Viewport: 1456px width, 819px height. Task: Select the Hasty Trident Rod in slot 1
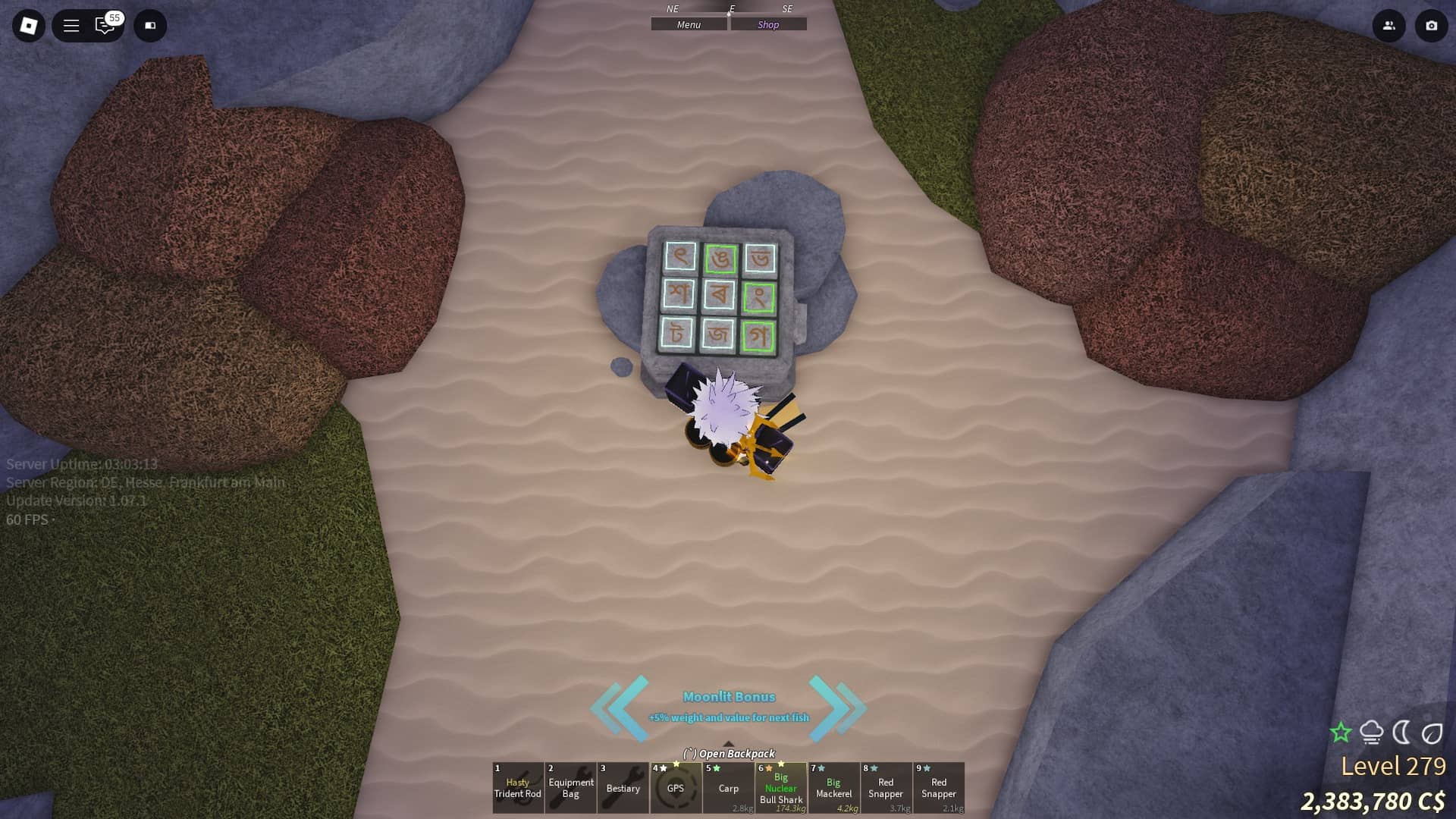(x=519, y=789)
